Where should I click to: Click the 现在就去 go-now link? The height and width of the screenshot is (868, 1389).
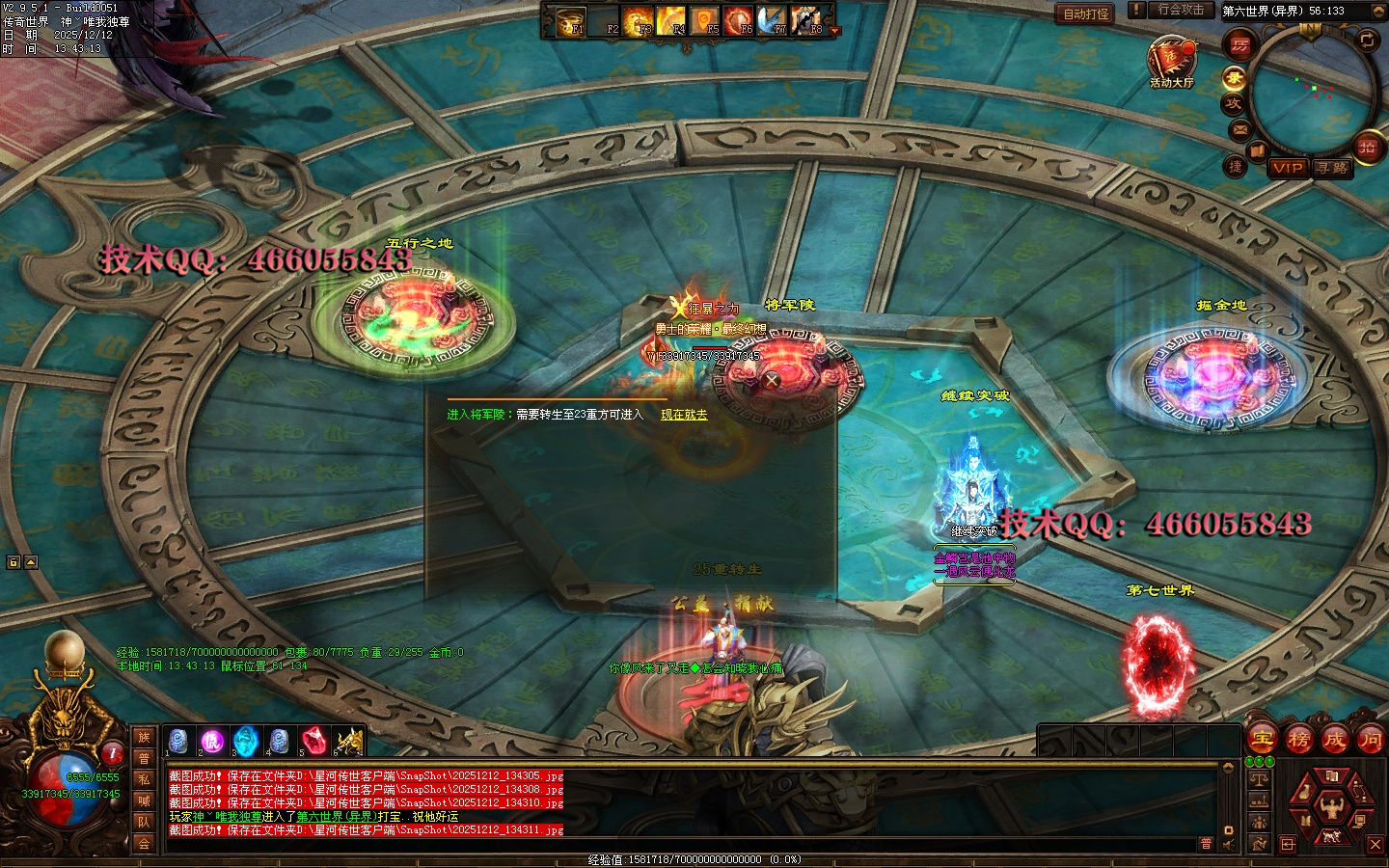point(684,415)
